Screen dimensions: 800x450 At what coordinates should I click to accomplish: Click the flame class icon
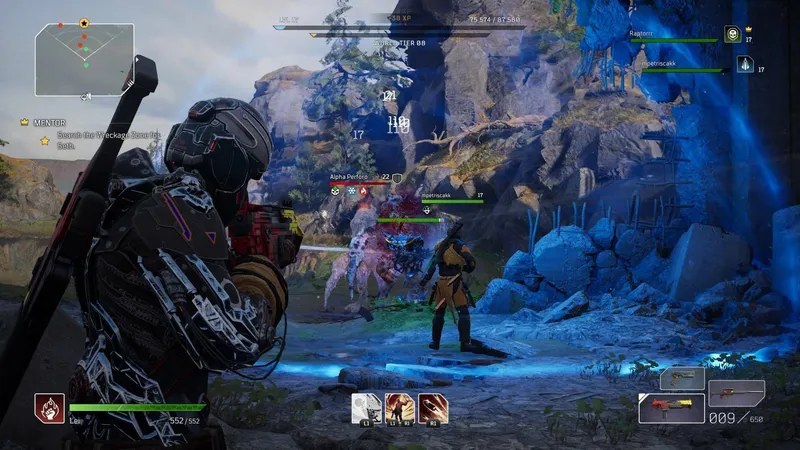48,407
